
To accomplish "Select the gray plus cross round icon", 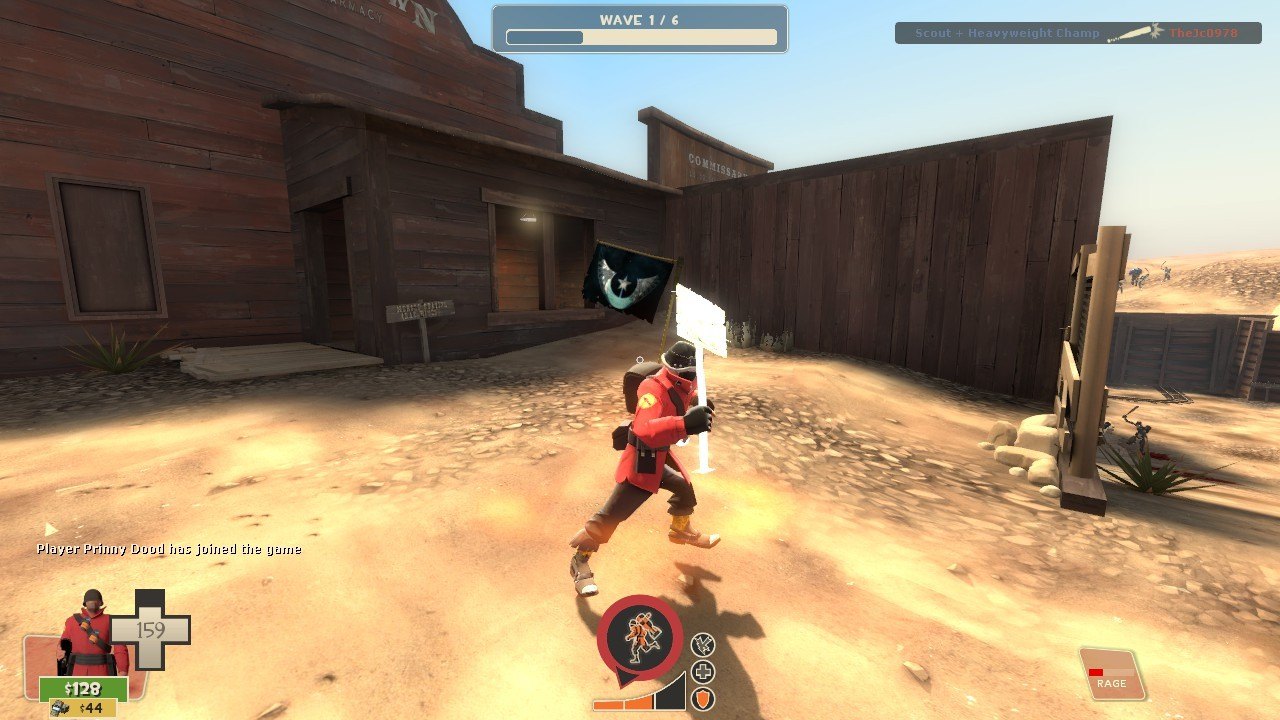I will pyautogui.click(x=703, y=672).
